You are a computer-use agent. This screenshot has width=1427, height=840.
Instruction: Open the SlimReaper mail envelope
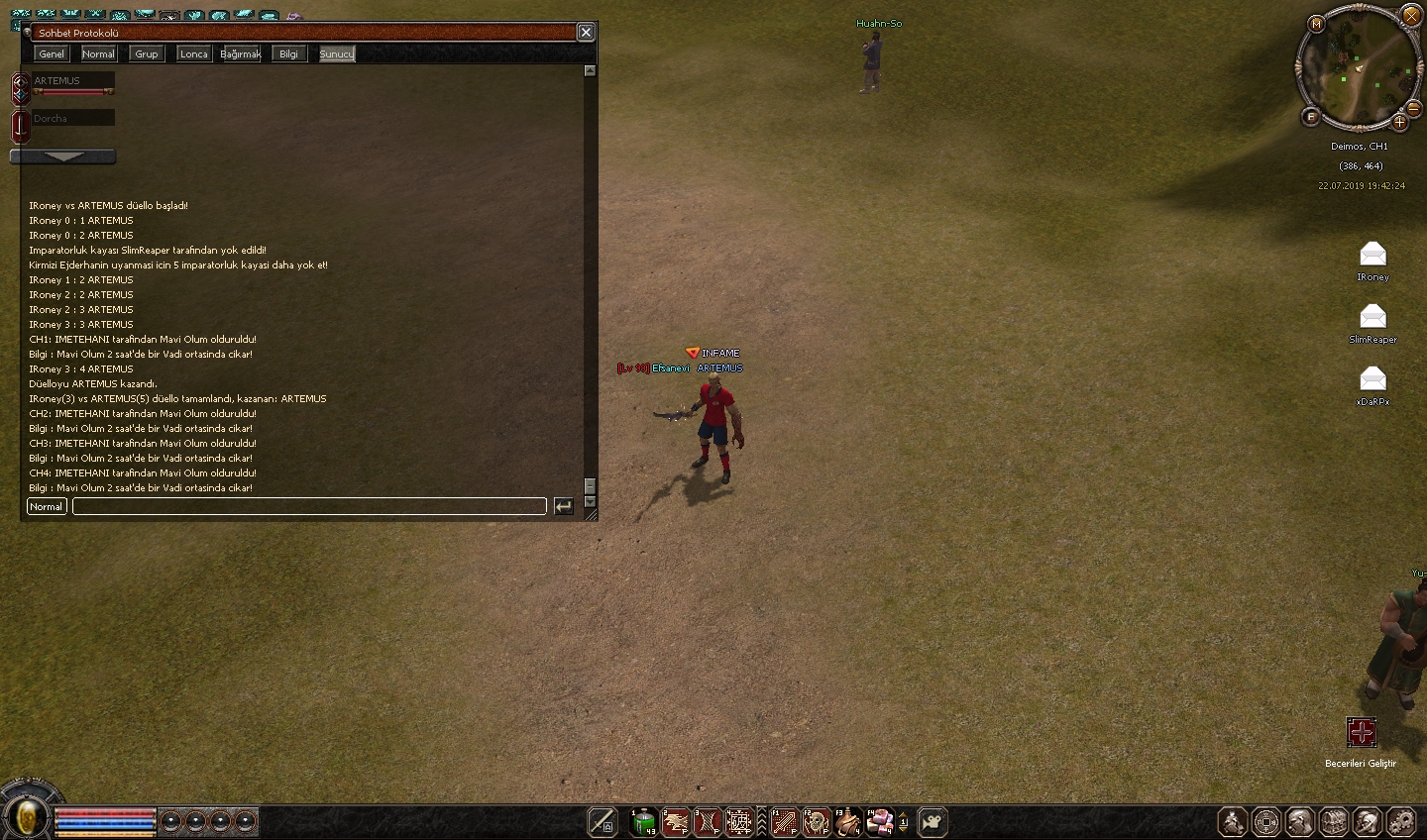[x=1372, y=317]
